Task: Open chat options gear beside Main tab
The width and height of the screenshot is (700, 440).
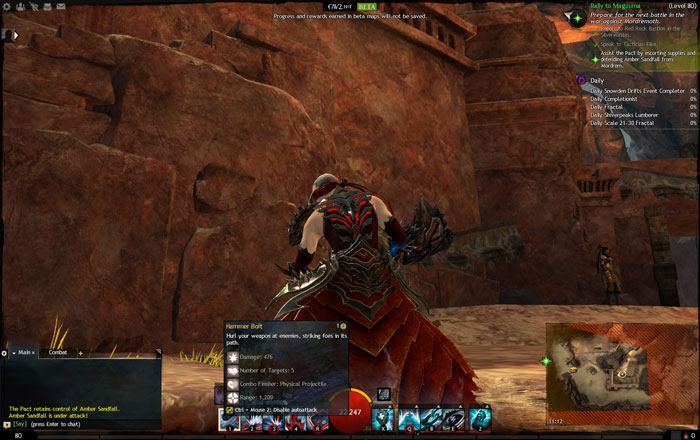Action: click(5, 353)
